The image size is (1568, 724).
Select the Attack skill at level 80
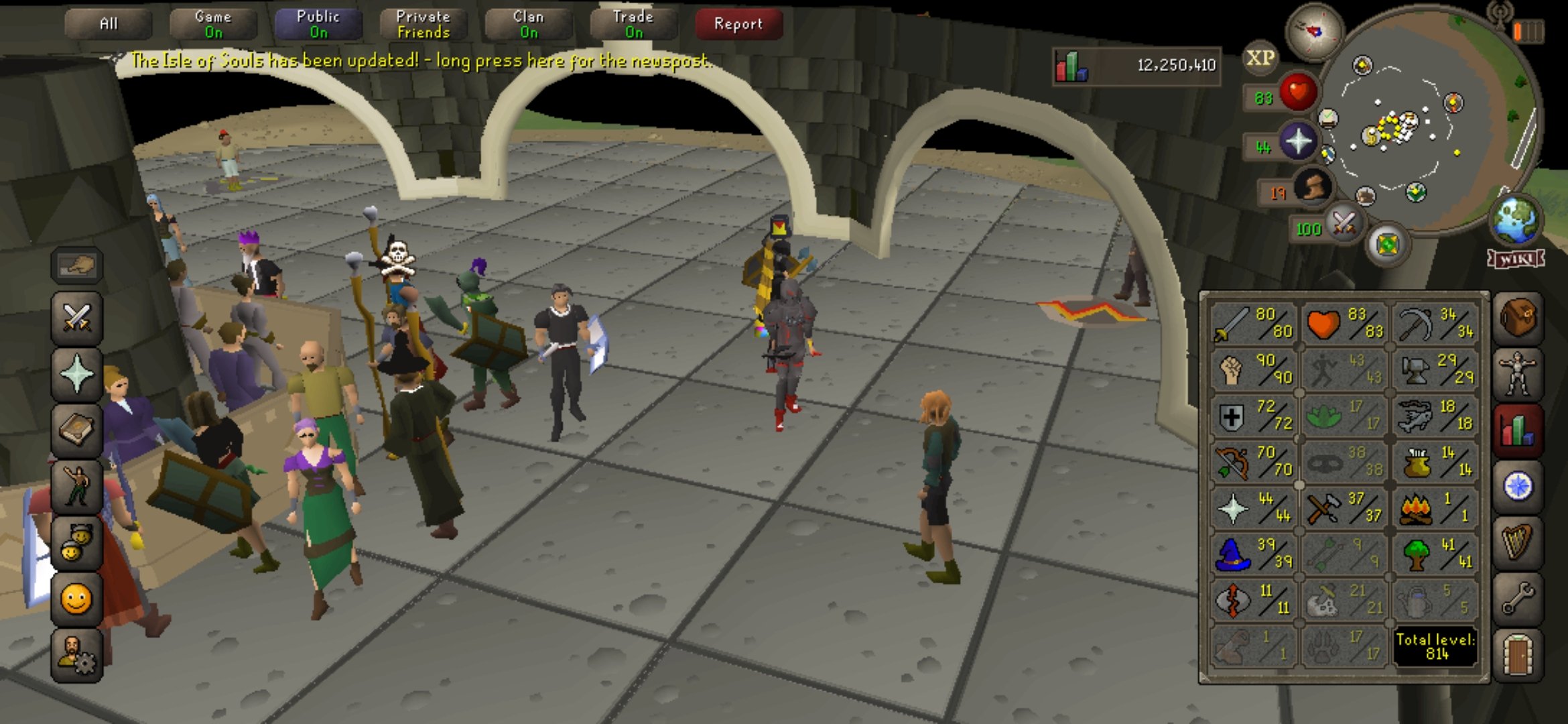[x=1253, y=323]
